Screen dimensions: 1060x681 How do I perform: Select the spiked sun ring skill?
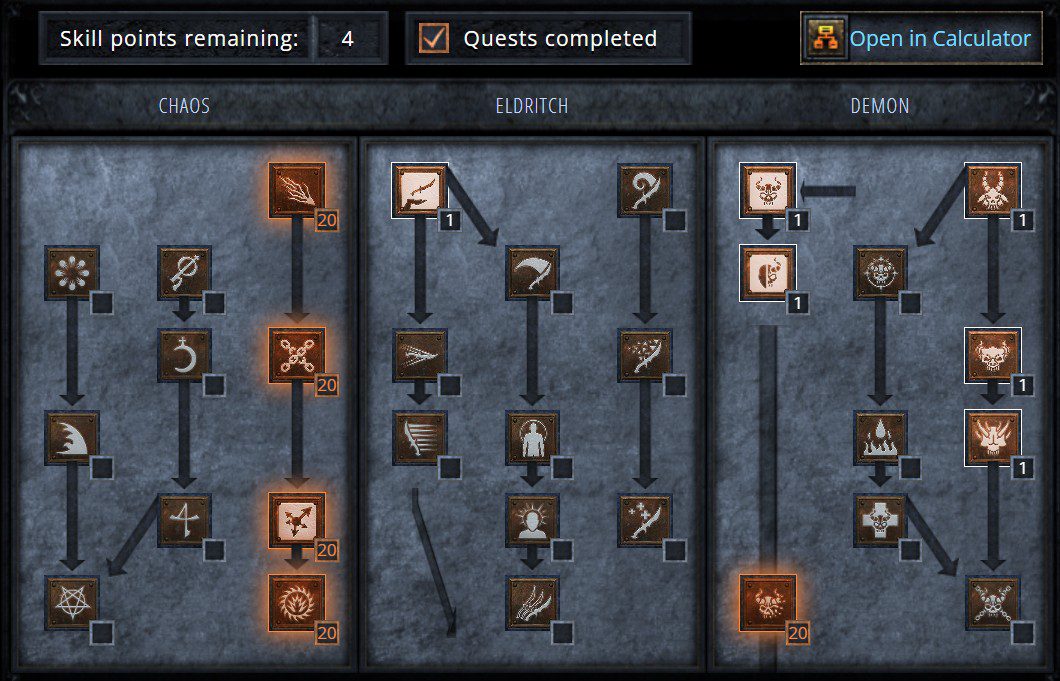297,602
